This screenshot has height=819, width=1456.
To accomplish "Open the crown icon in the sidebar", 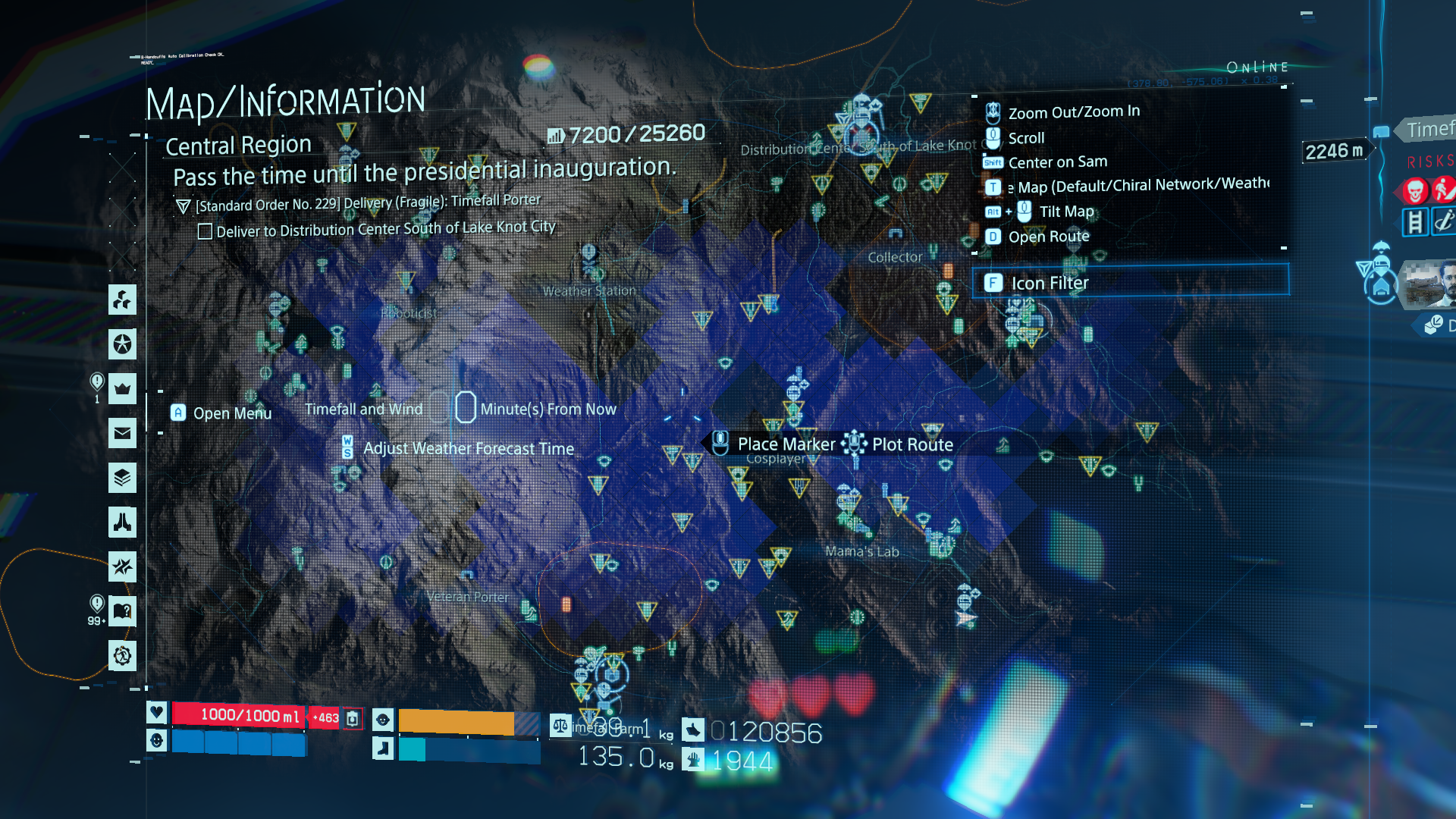I will coord(122,389).
